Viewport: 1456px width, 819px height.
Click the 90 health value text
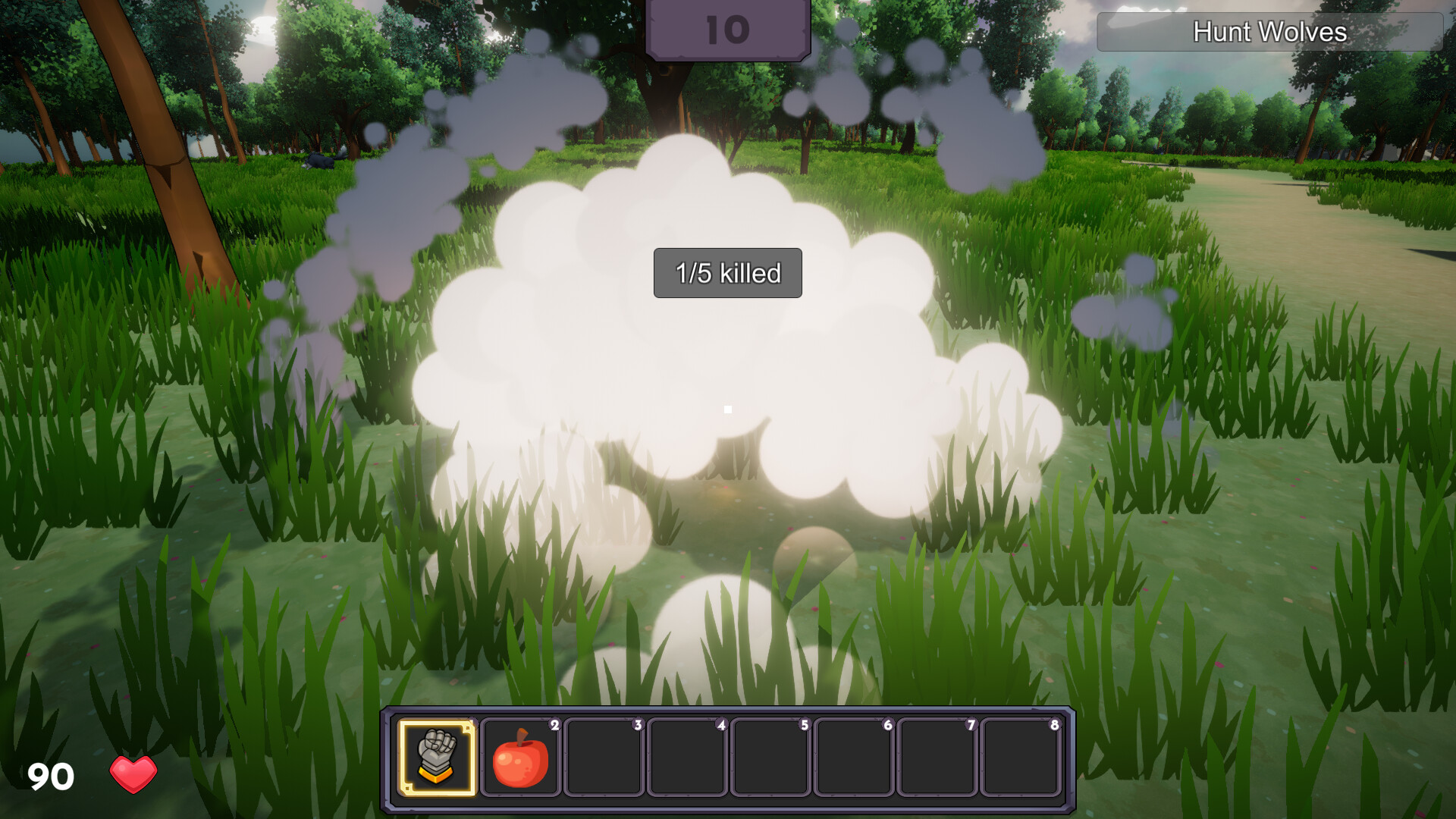point(49,776)
